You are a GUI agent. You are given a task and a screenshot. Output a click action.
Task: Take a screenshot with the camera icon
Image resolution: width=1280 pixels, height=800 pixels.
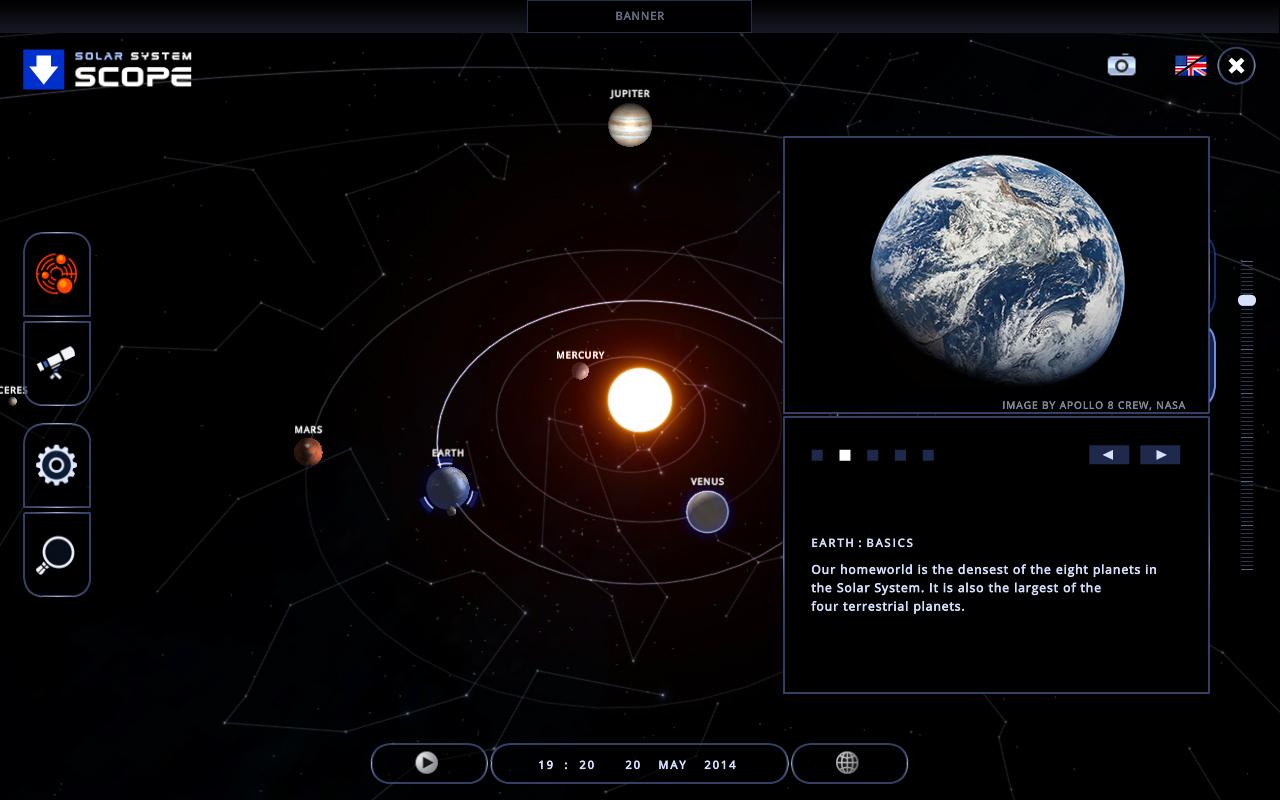[x=1121, y=66]
